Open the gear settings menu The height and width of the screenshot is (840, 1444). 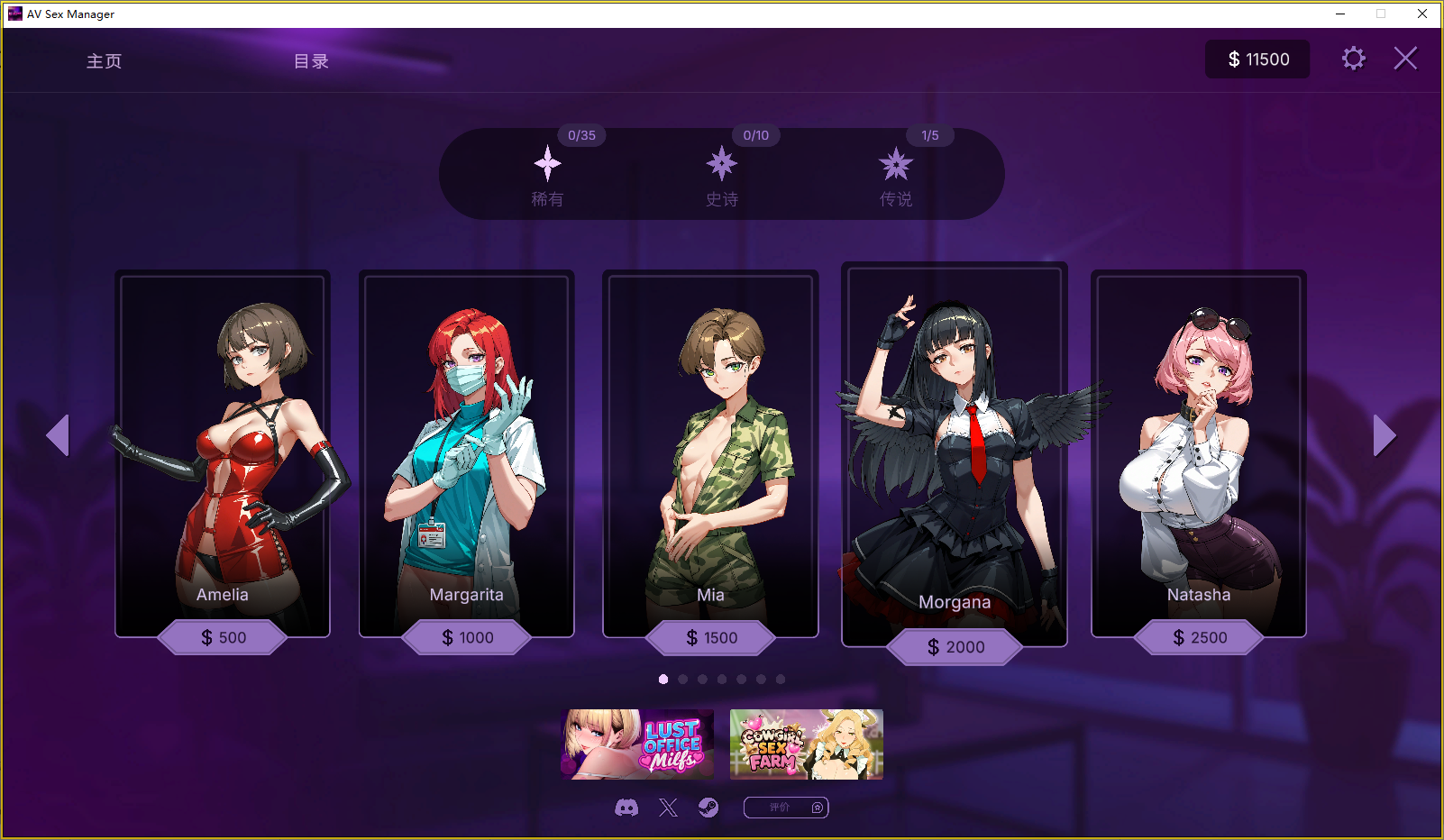tap(1353, 59)
